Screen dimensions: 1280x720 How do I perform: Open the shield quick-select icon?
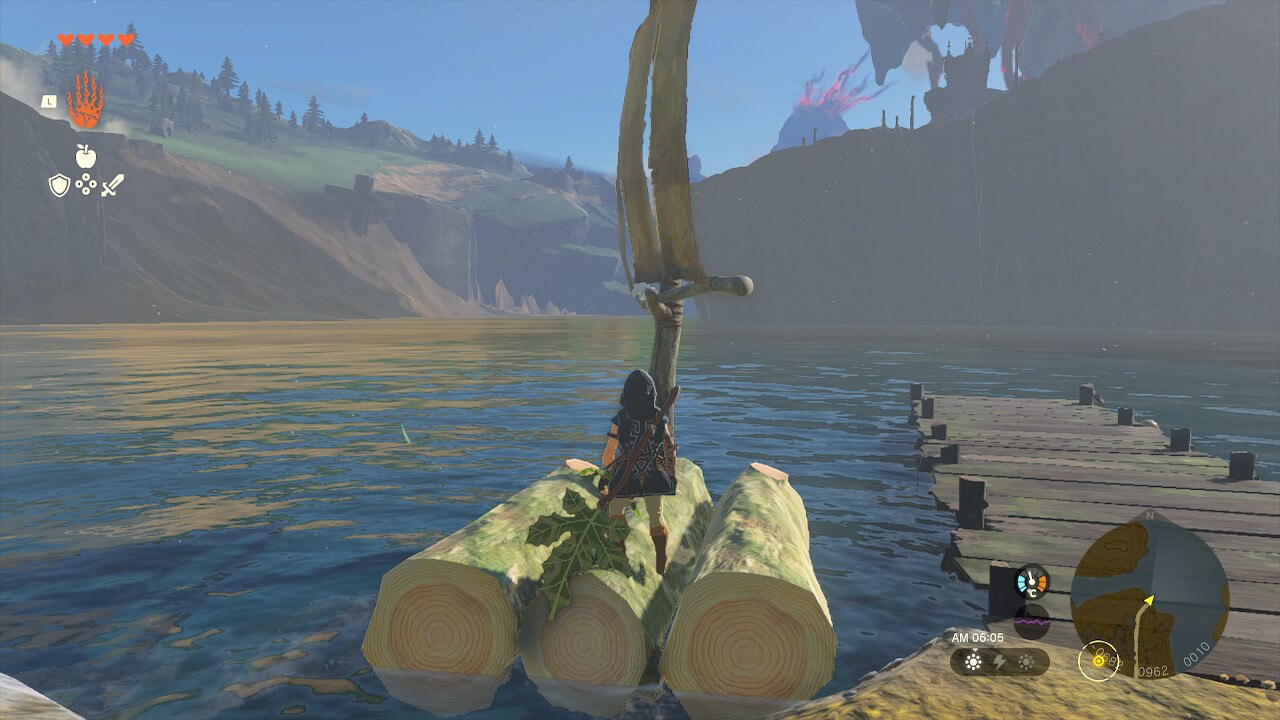[x=59, y=185]
